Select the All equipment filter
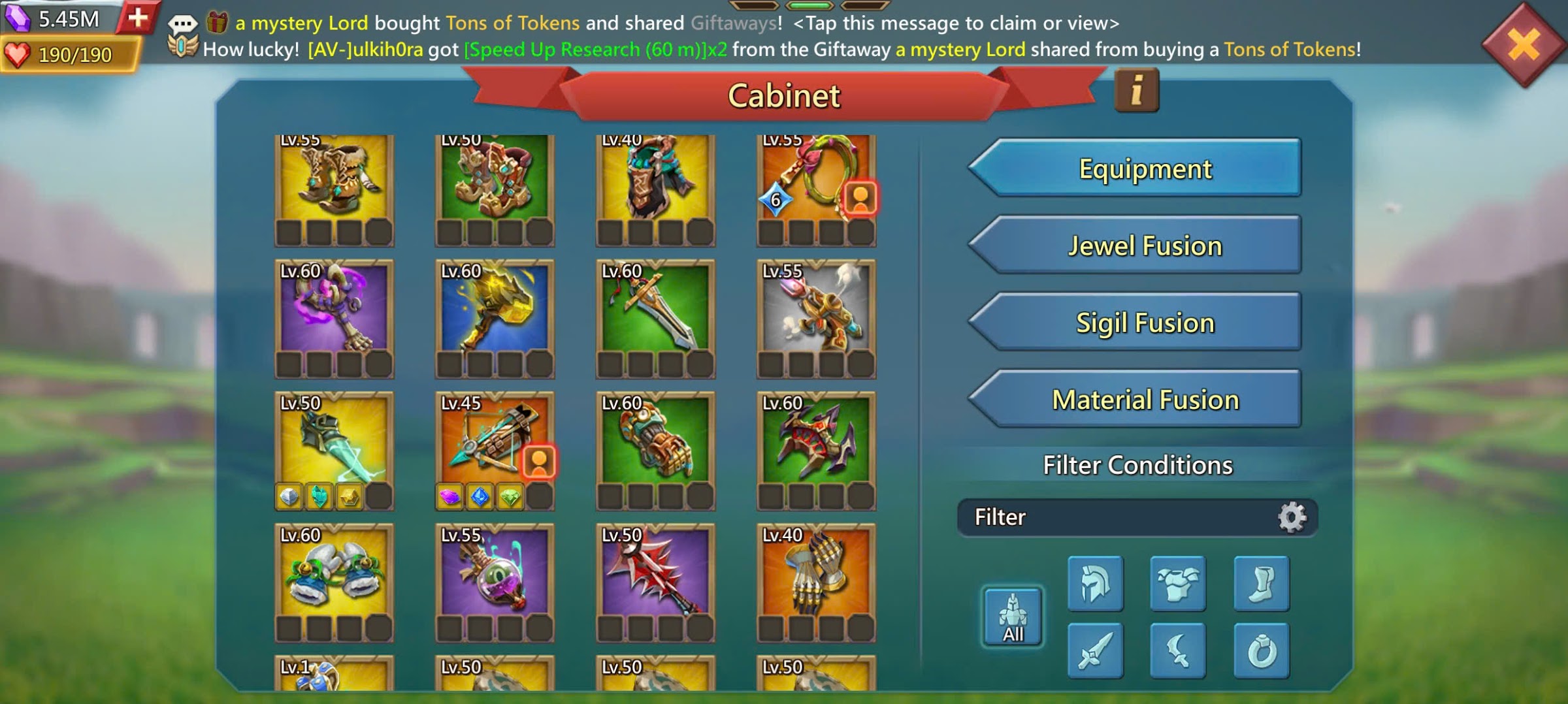The height and width of the screenshot is (704, 1568). tap(1013, 617)
